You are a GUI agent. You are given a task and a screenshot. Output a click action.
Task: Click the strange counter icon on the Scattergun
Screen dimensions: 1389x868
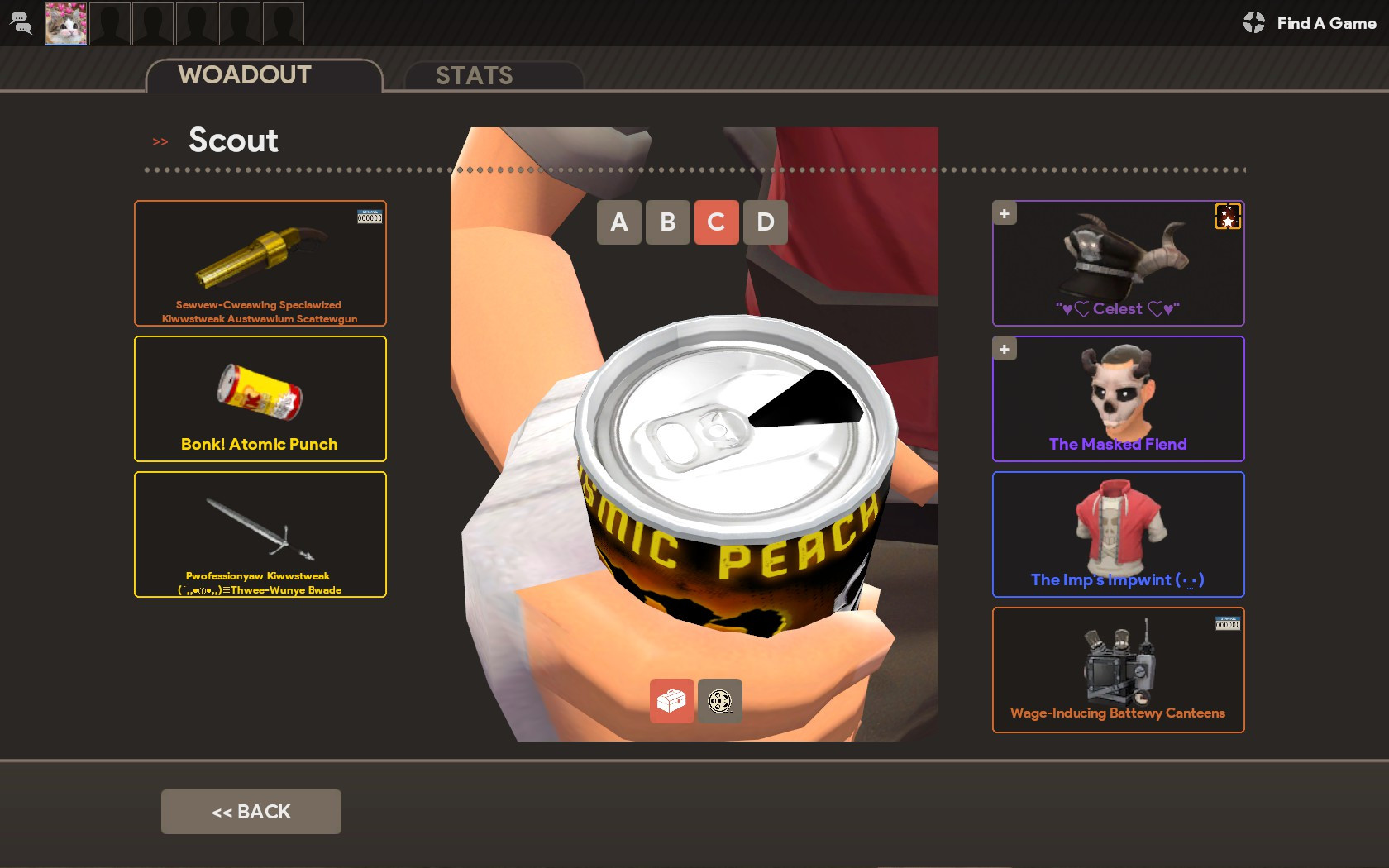click(x=370, y=217)
